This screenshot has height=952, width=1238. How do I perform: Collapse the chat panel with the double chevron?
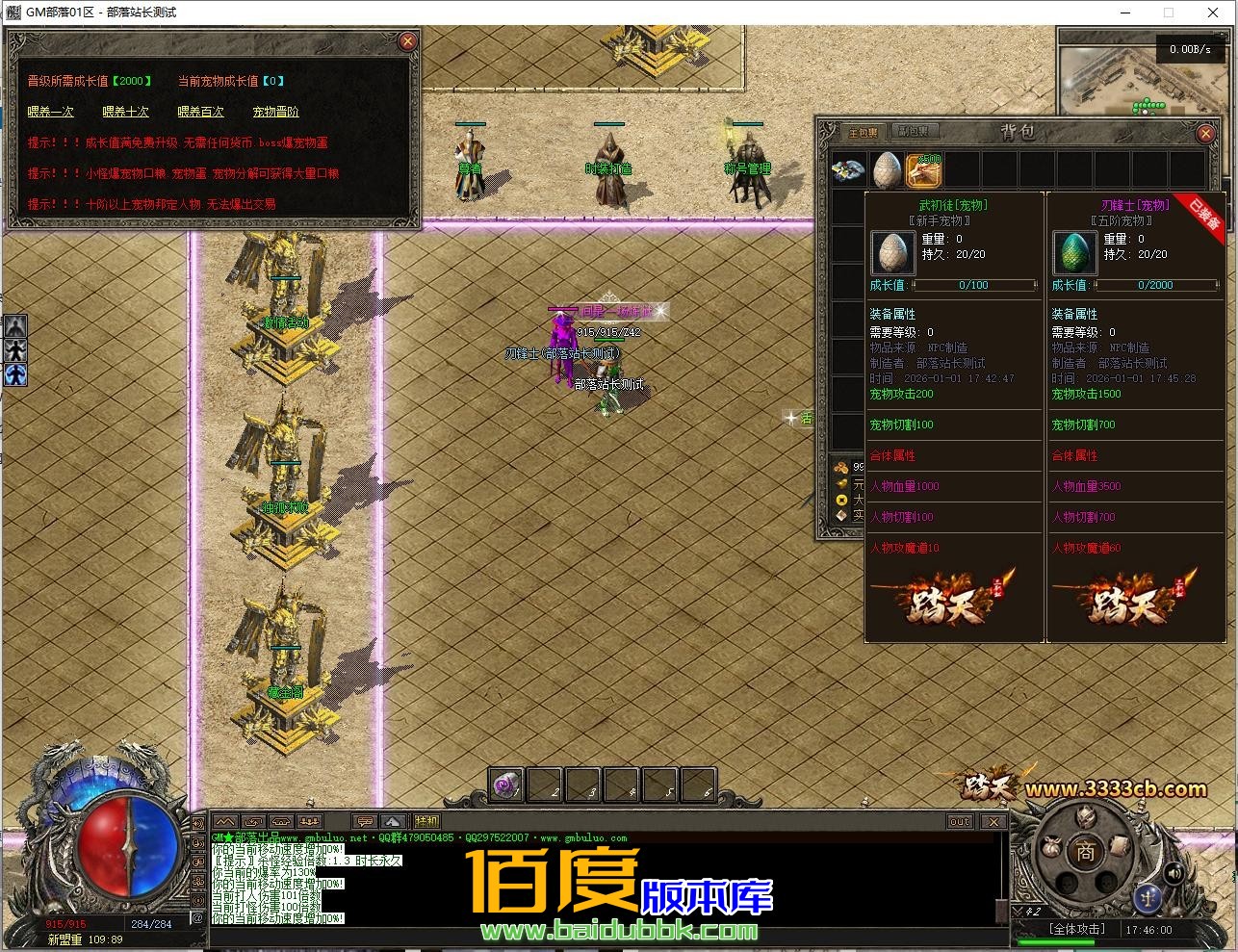pyautogui.click(x=226, y=821)
